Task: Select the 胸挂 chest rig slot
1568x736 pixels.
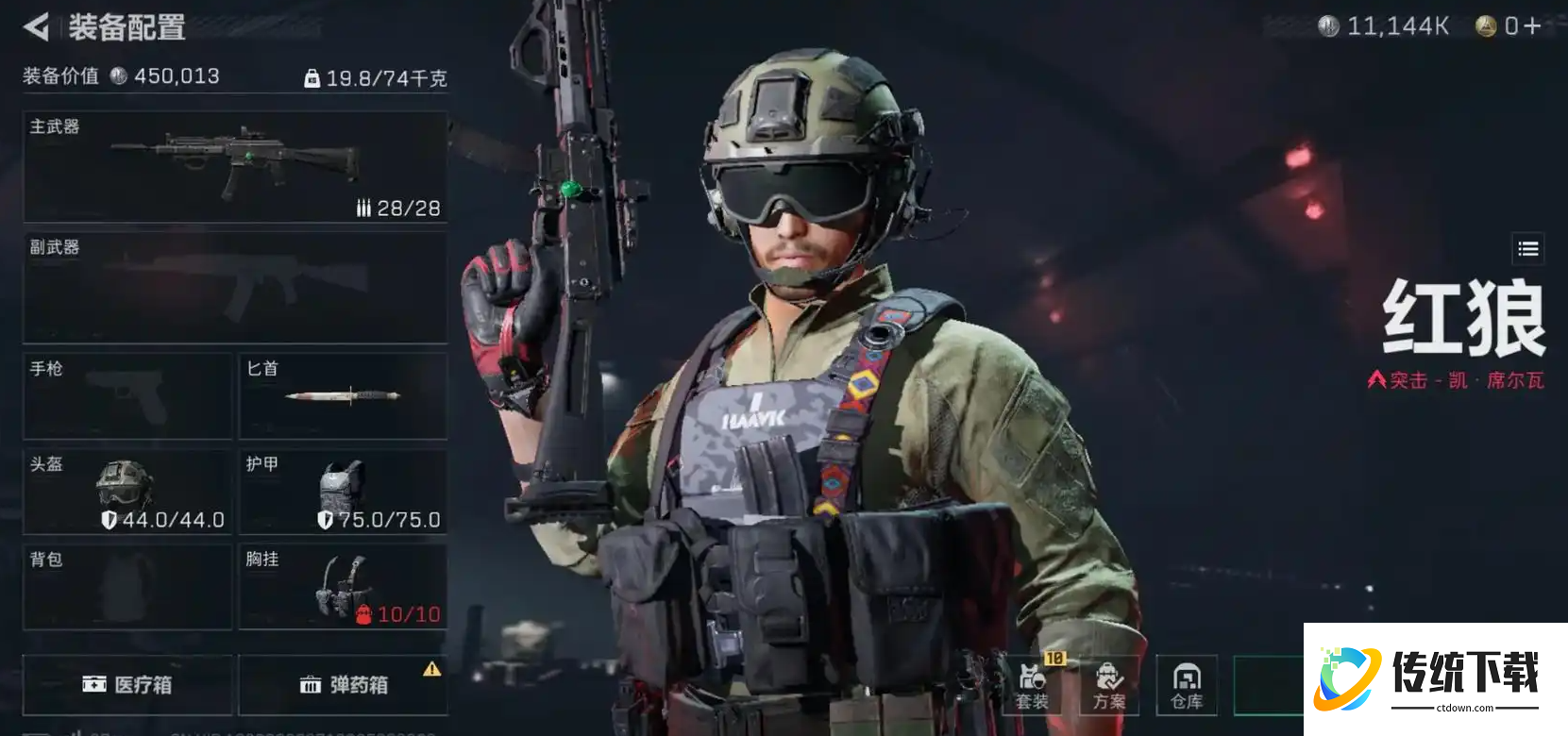Action: pos(343,587)
